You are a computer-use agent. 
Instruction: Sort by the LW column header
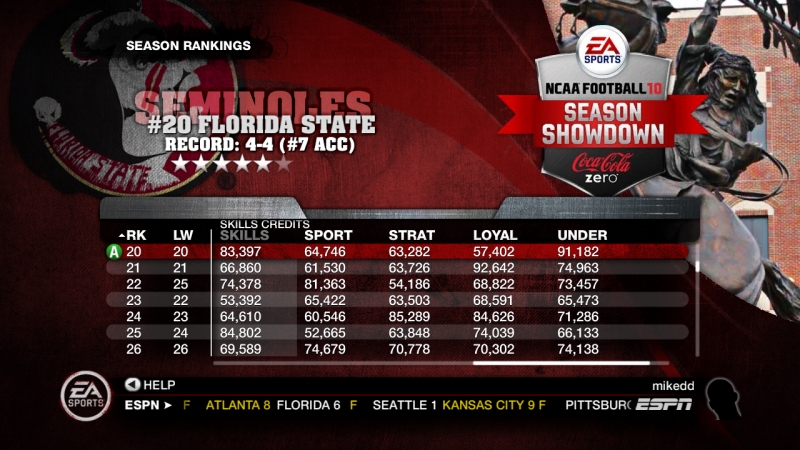[181, 234]
